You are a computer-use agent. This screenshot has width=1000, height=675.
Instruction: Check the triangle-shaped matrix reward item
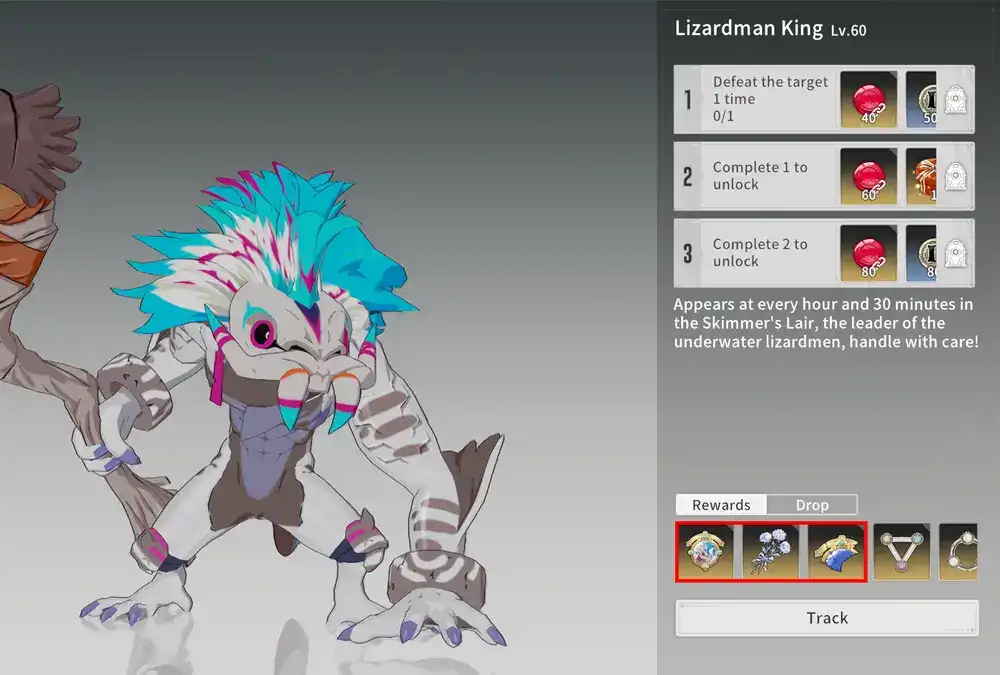(902, 552)
